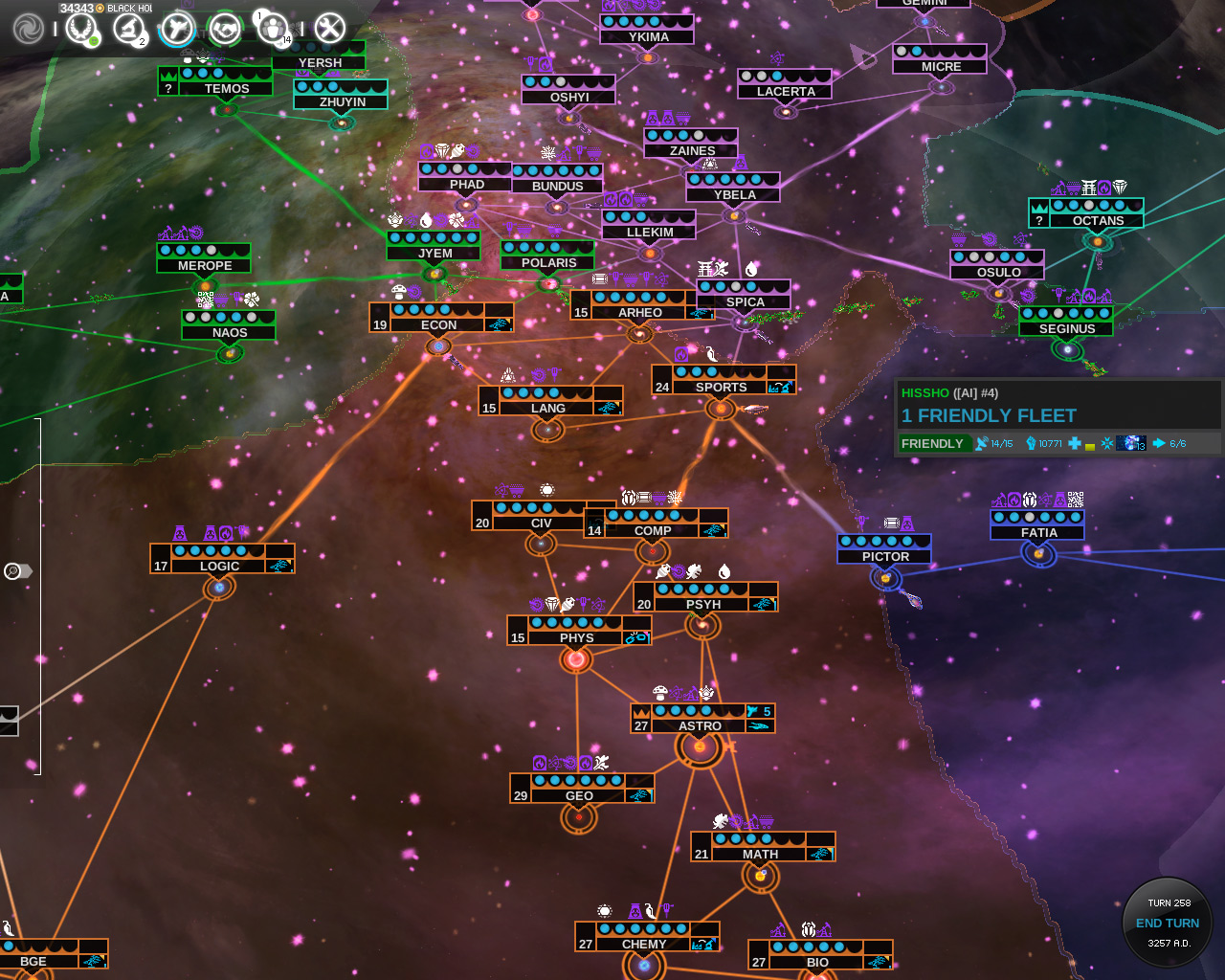Open the military screen ship icon
The width and height of the screenshot is (1225, 980).
[177, 27]
